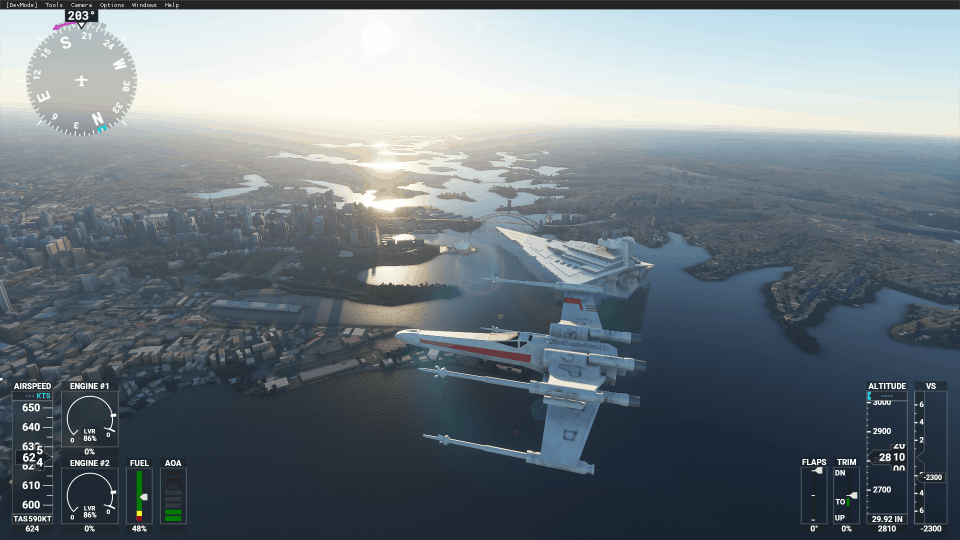Open the Tools menu

click(54, 5)
